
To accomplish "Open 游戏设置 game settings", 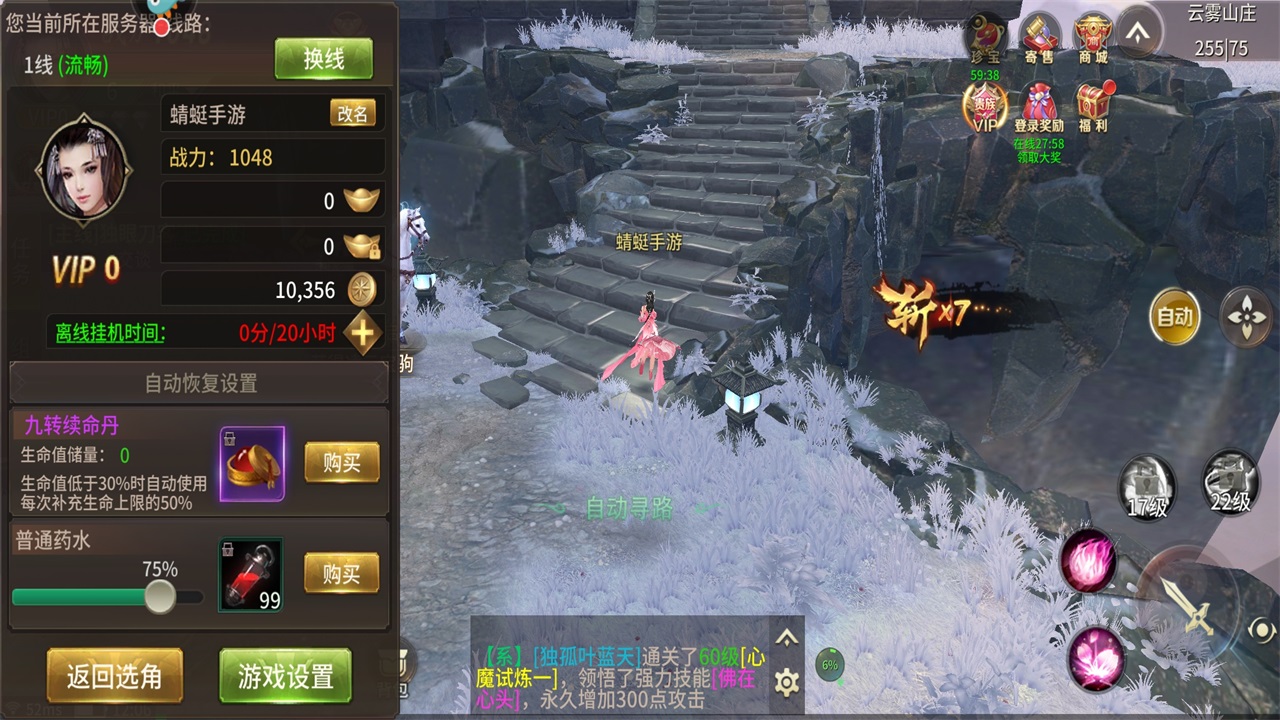I will (x=285, y=676).
